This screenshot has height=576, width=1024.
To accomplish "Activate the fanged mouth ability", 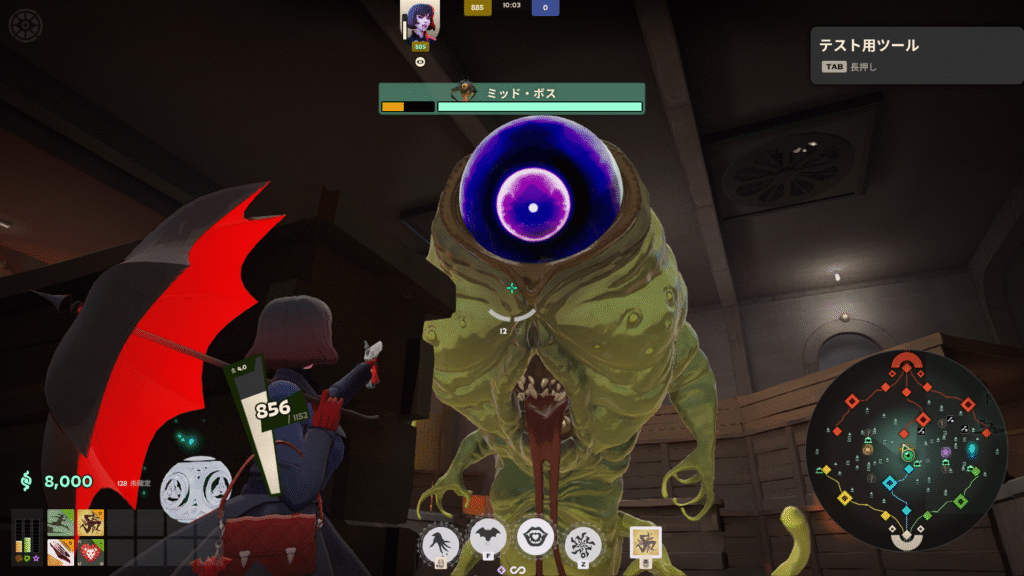I will pos(535,537).
